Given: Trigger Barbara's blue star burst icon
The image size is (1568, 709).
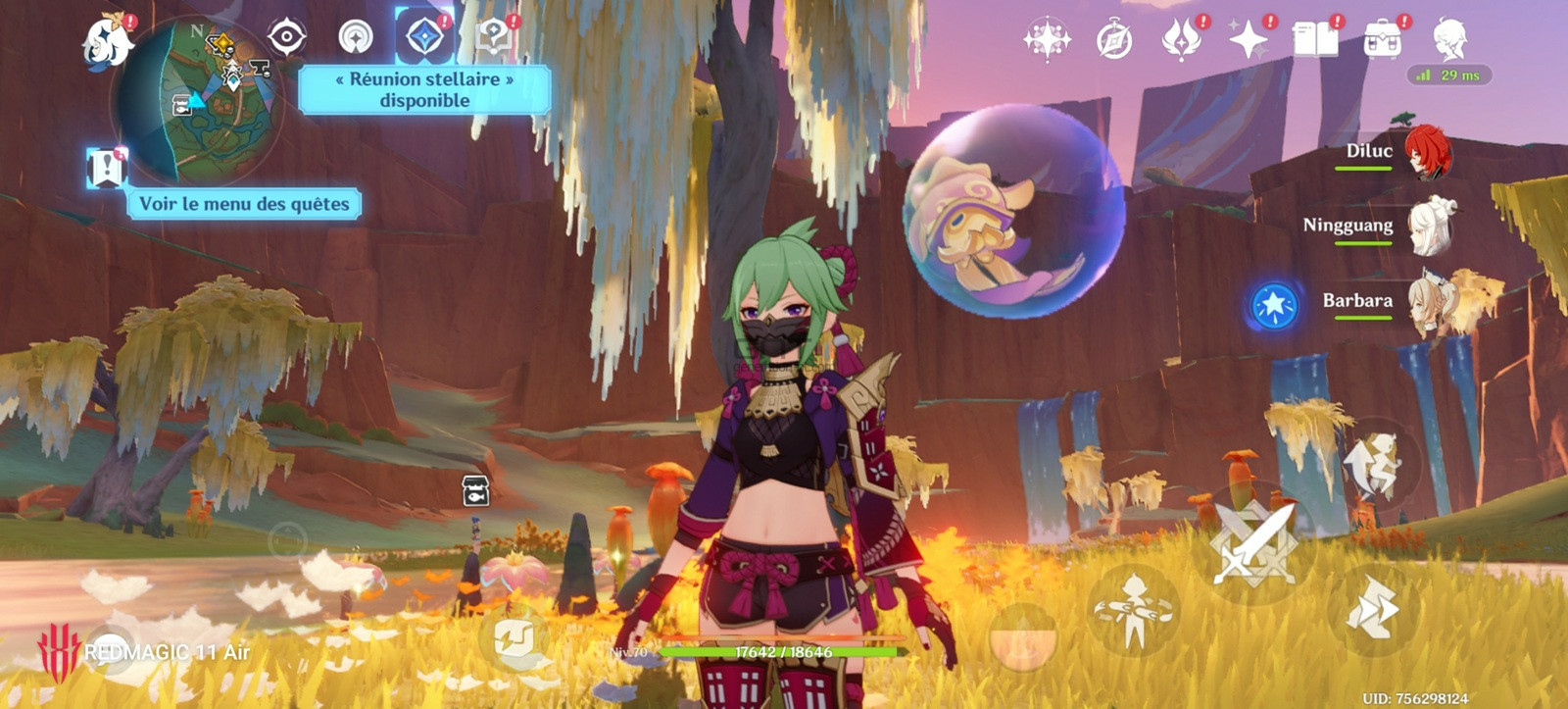Looking at the screenshot, I should click(x=1274, y=305).
